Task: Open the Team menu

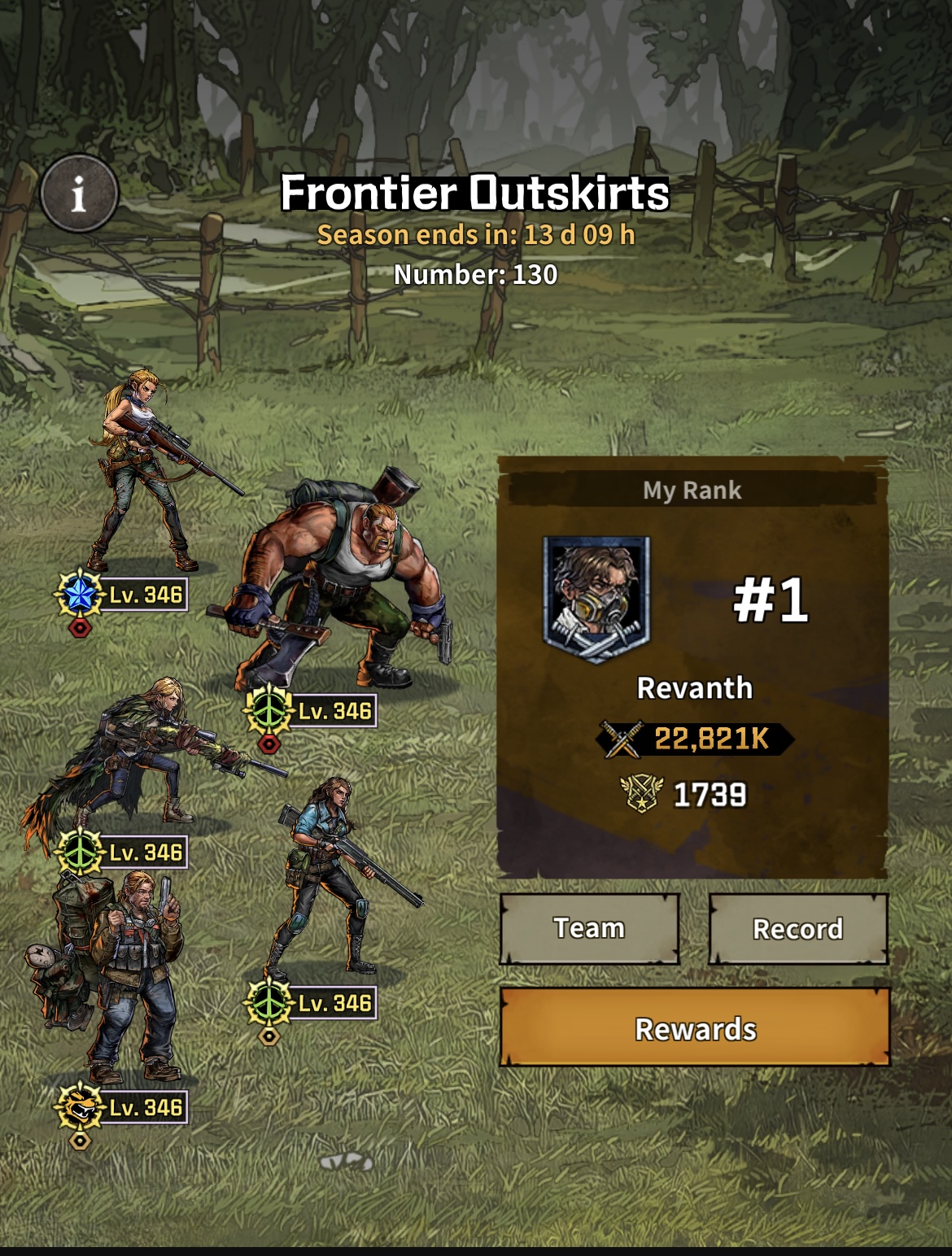Action: 589,928
